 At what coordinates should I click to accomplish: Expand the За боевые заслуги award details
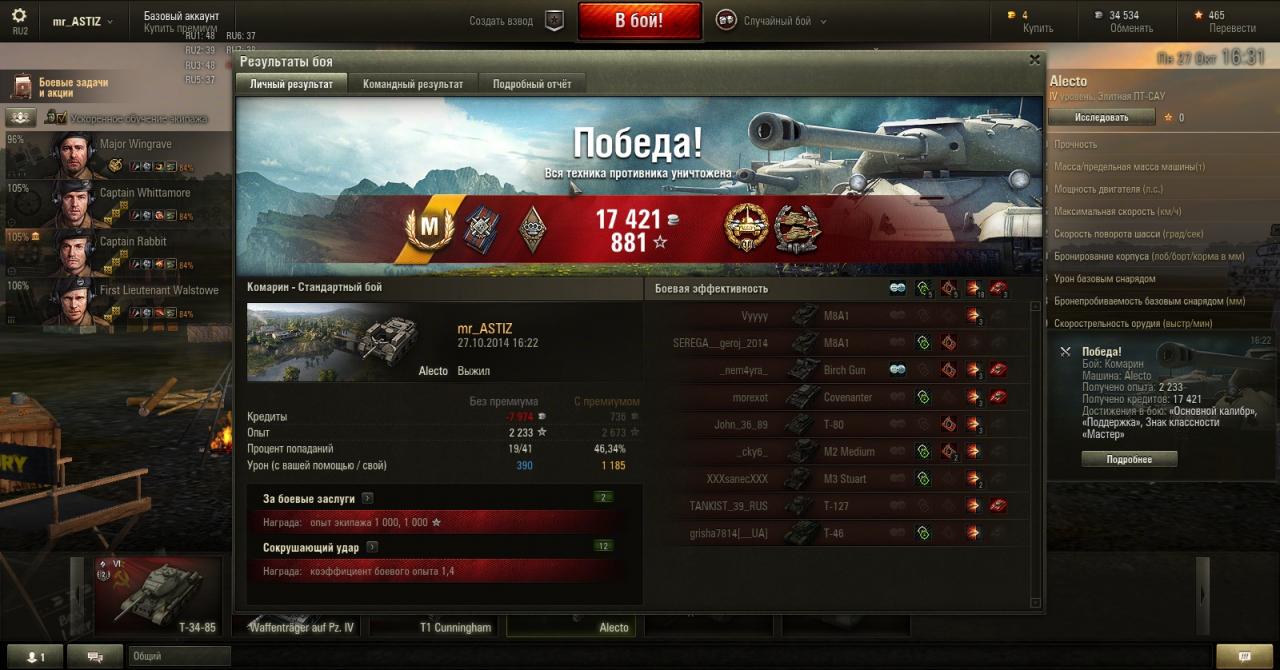tap(368, 498)
